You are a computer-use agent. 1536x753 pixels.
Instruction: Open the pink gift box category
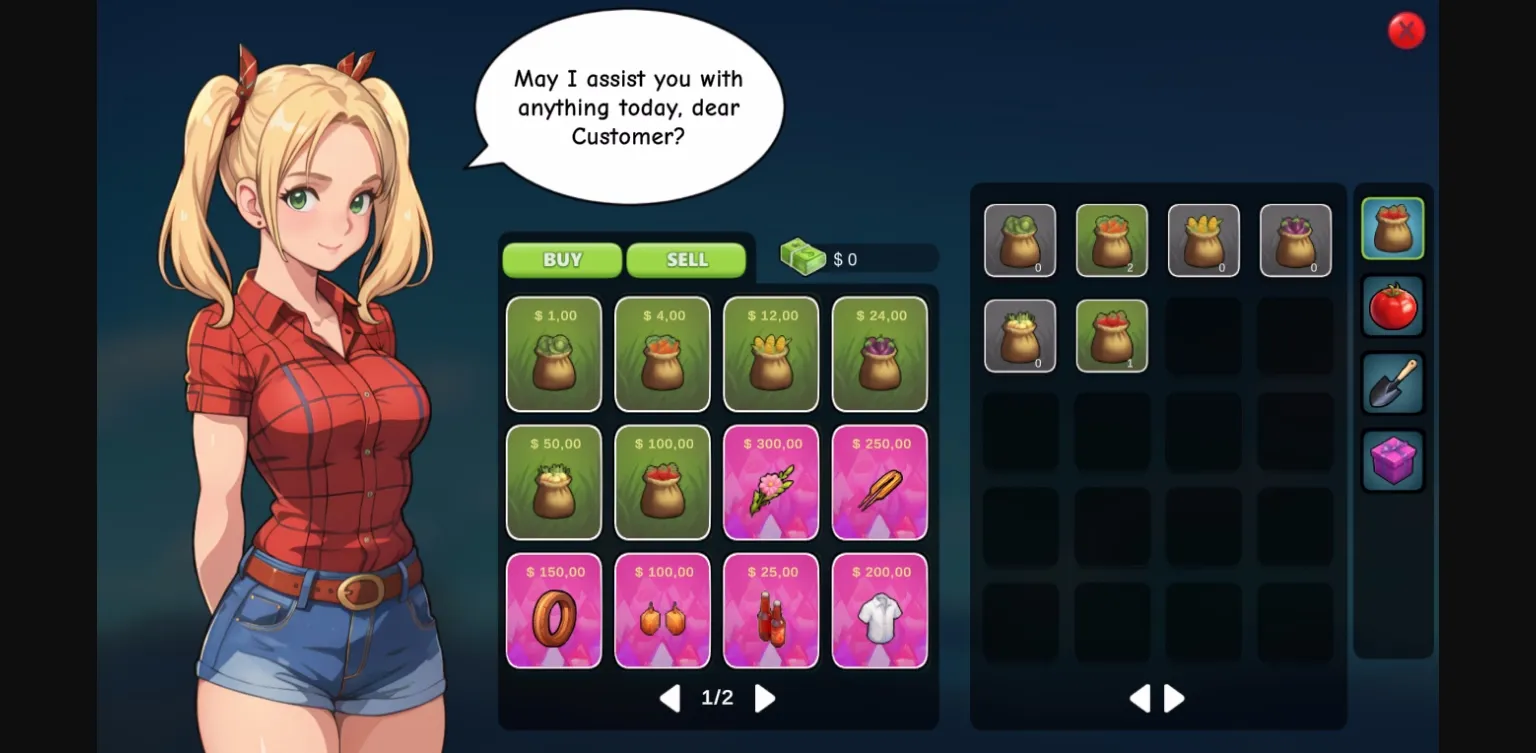[x=1393, y=461]
